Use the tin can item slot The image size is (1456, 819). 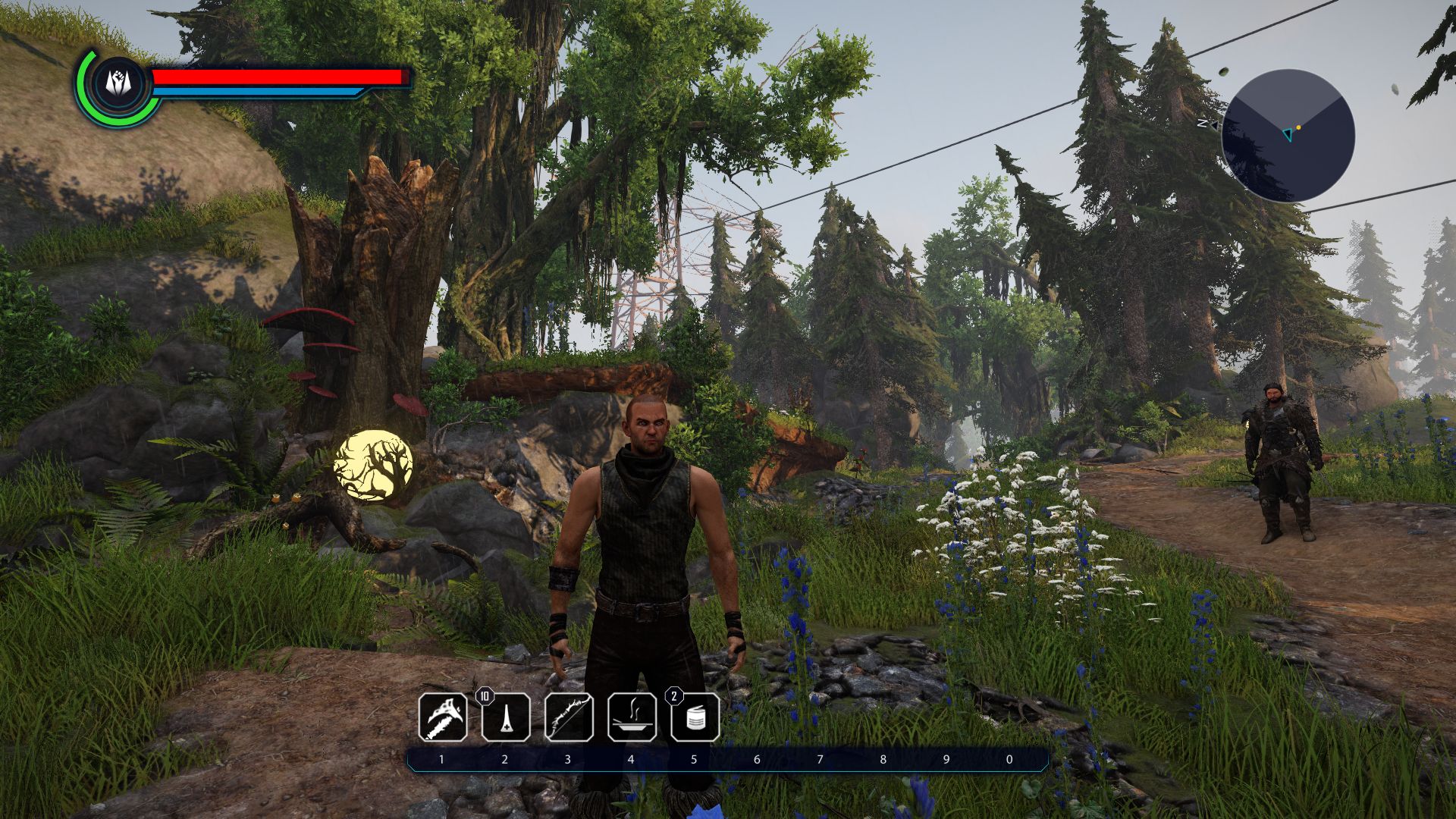695,717
